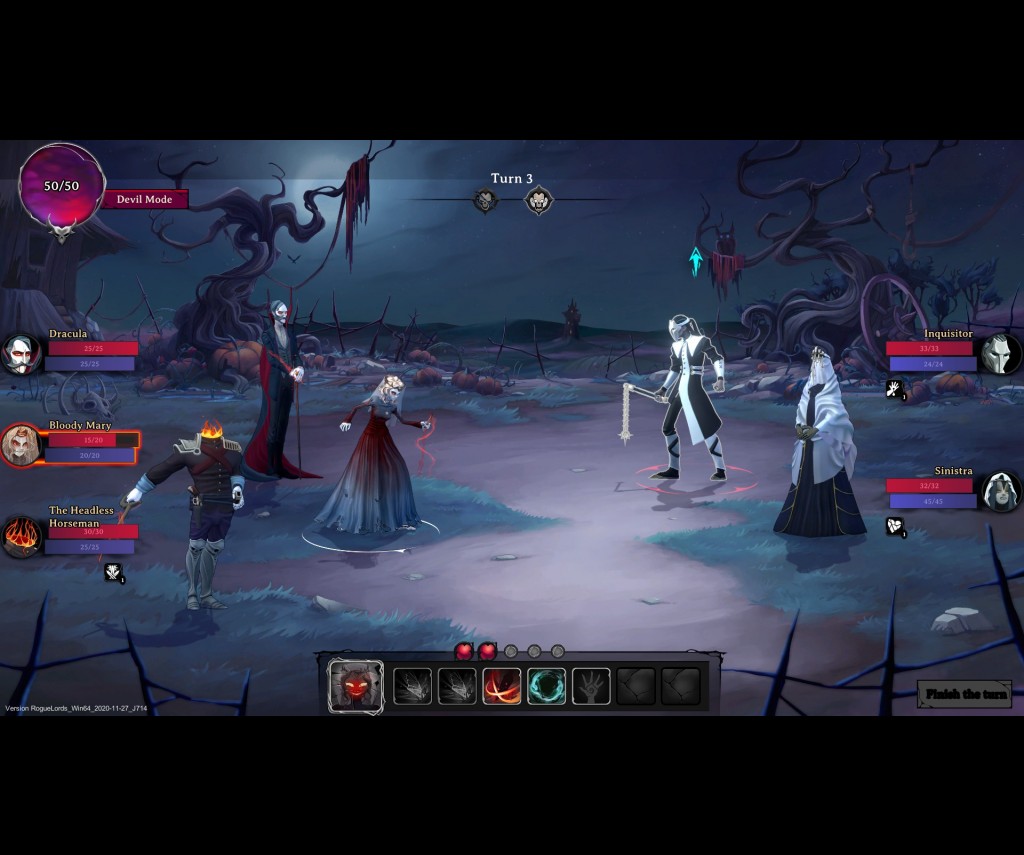Select the right turn-order portrait under Turn 3
Screen dimensions: 1024x855
pos(539,201)
